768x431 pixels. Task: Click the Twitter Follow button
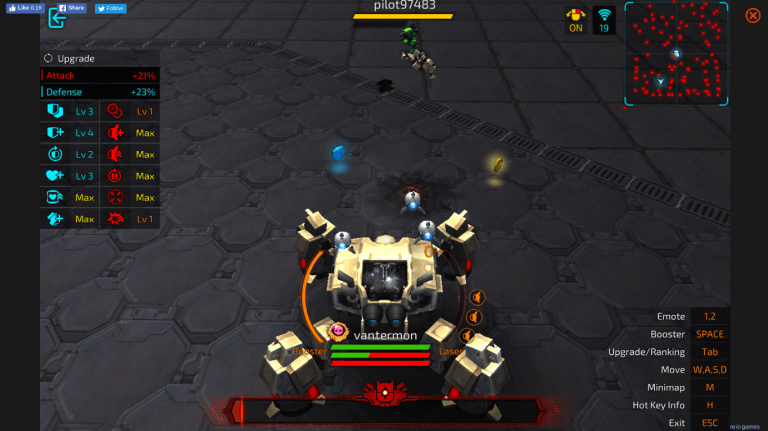tap(111, 7)
